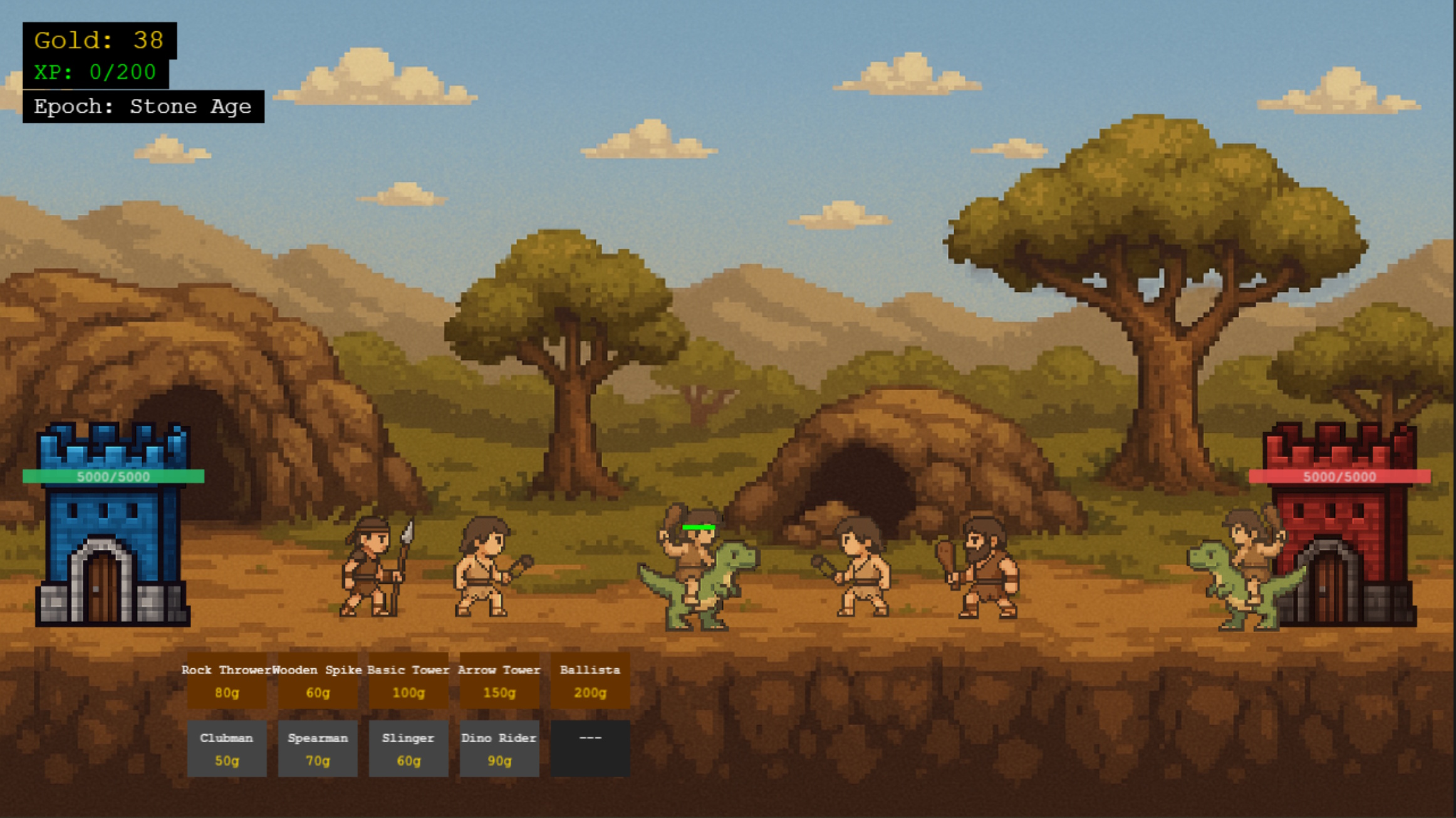
Task: Recruit a Spearman unit
Action: click(x=318, y=750)
